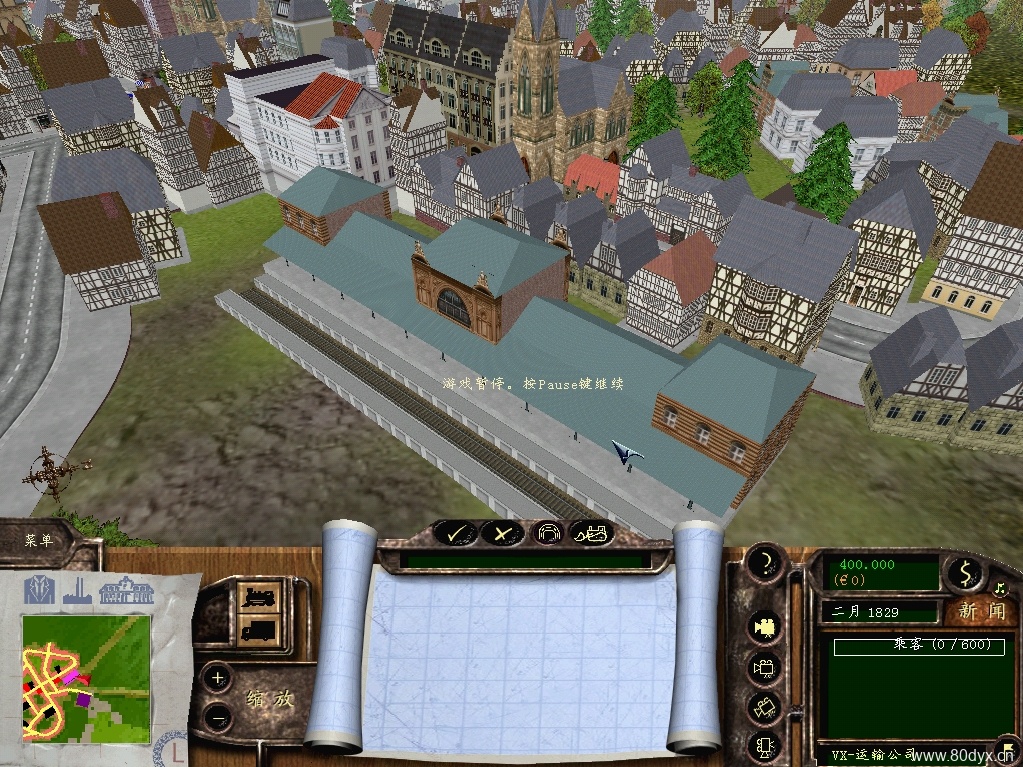The image size is (1023, 767).
Task: Activate the tunnel arch tool
Action: point(547,534)
